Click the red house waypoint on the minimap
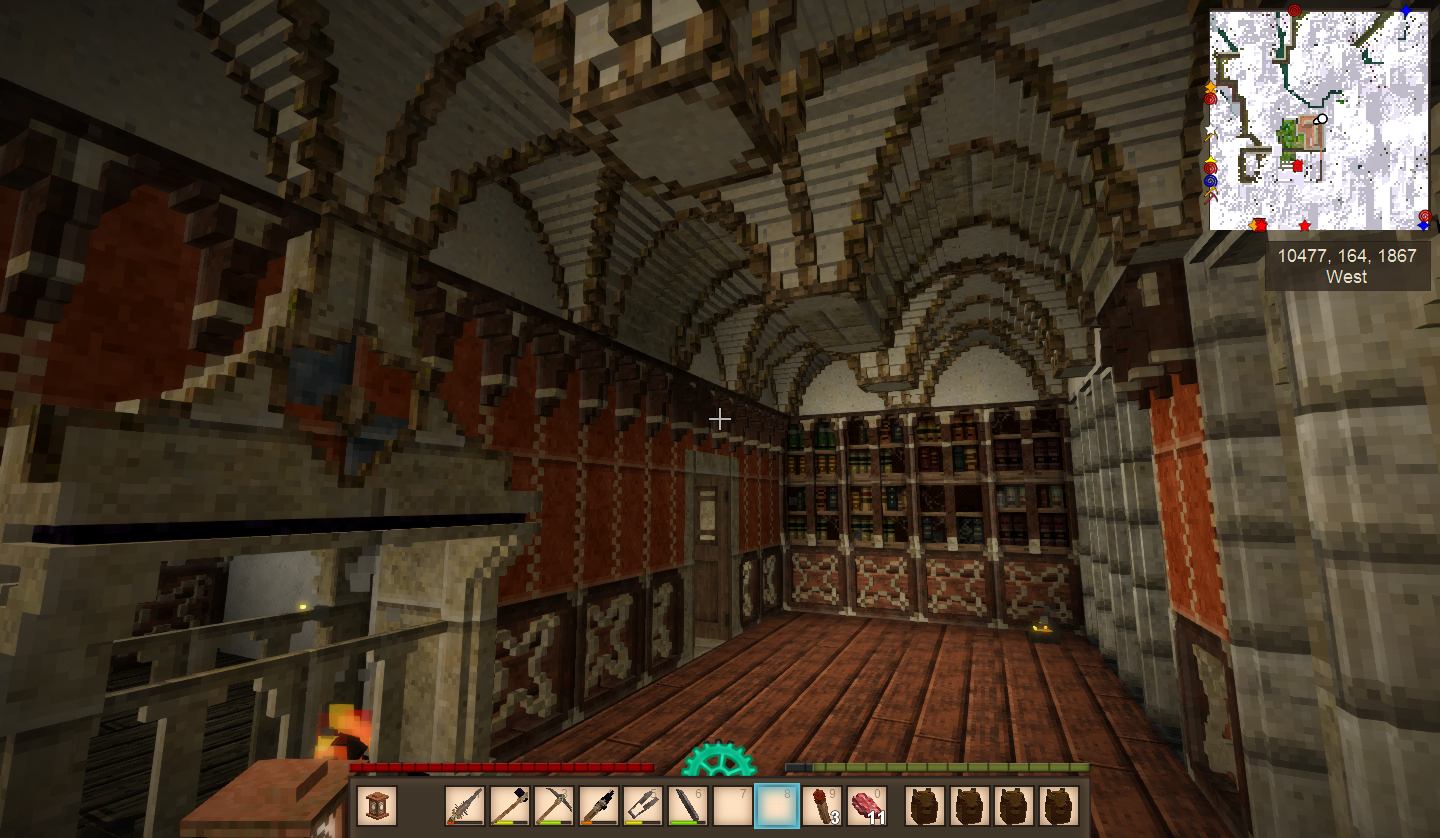This screenshot has width=1440, height=838. click(1298, 166)
